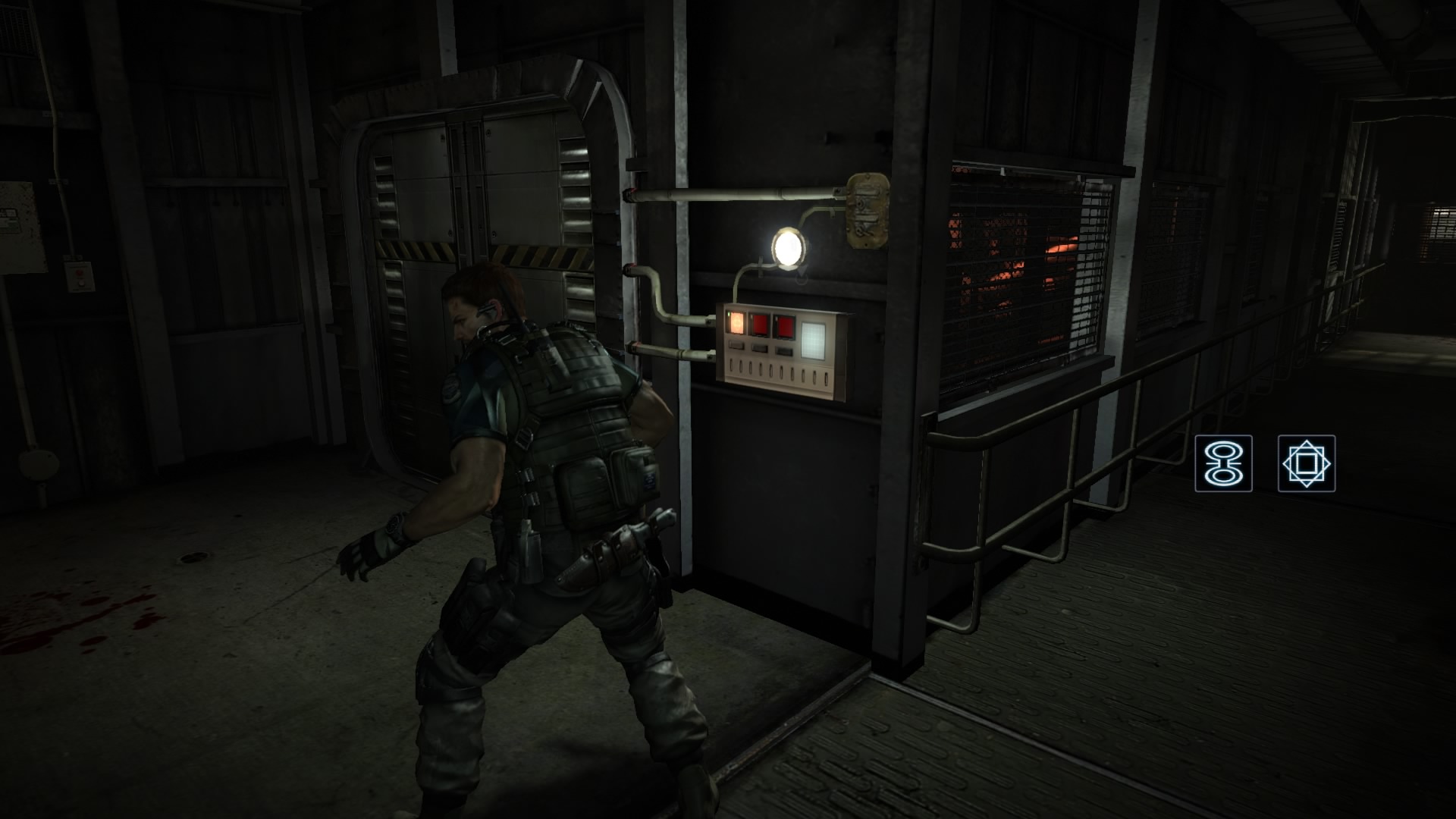Select the double-ring symbol icon
The image size is (1456, 819).
coord(1223,463)
